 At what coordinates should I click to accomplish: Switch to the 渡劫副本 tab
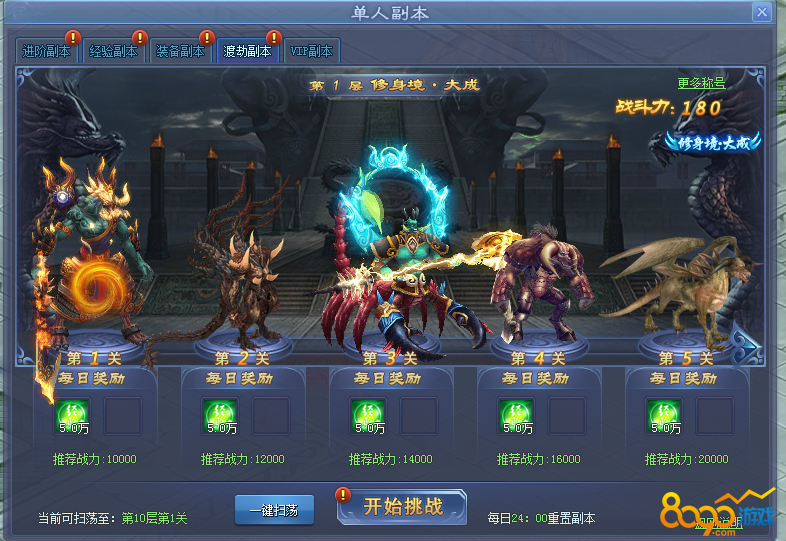pyautogui.click(x=247, y=51)
